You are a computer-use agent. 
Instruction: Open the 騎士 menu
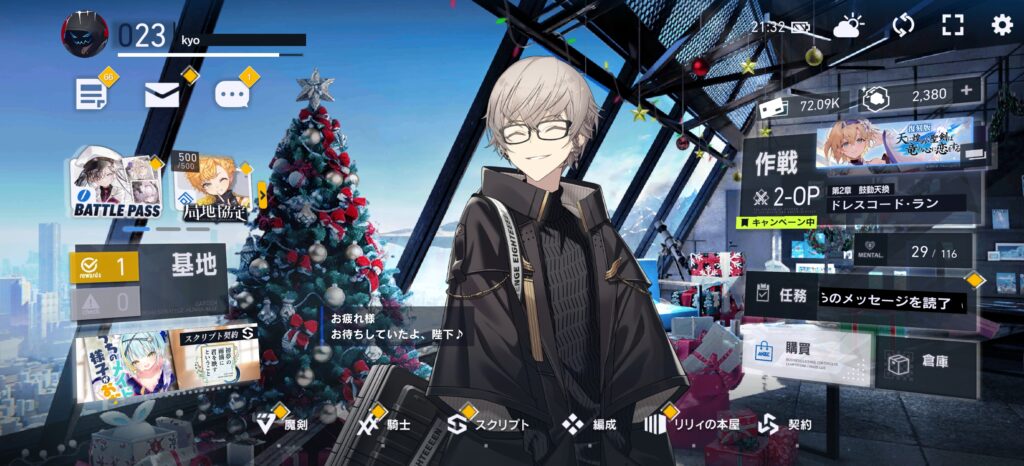385,424
